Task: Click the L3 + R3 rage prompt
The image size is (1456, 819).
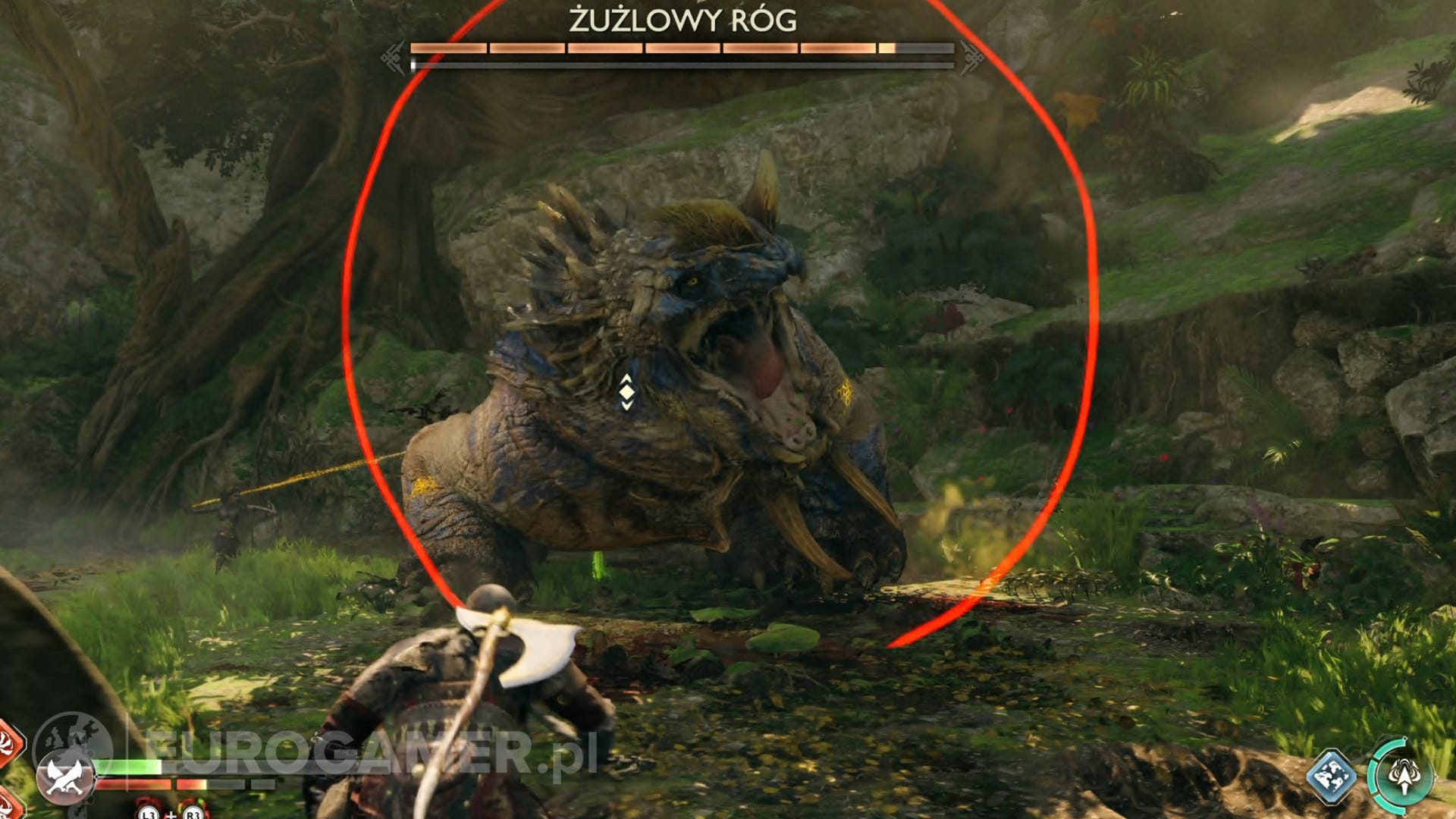Action: (x=171, y=814)
